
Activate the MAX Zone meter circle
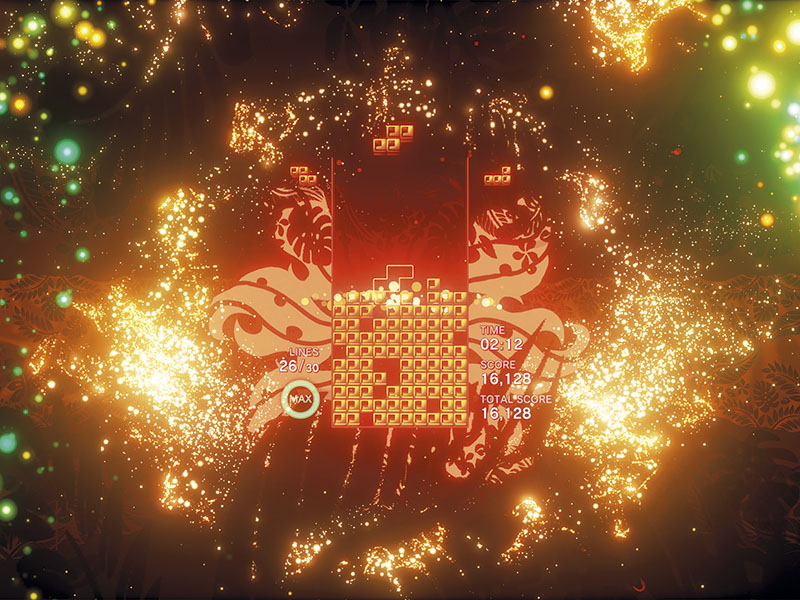299,401
